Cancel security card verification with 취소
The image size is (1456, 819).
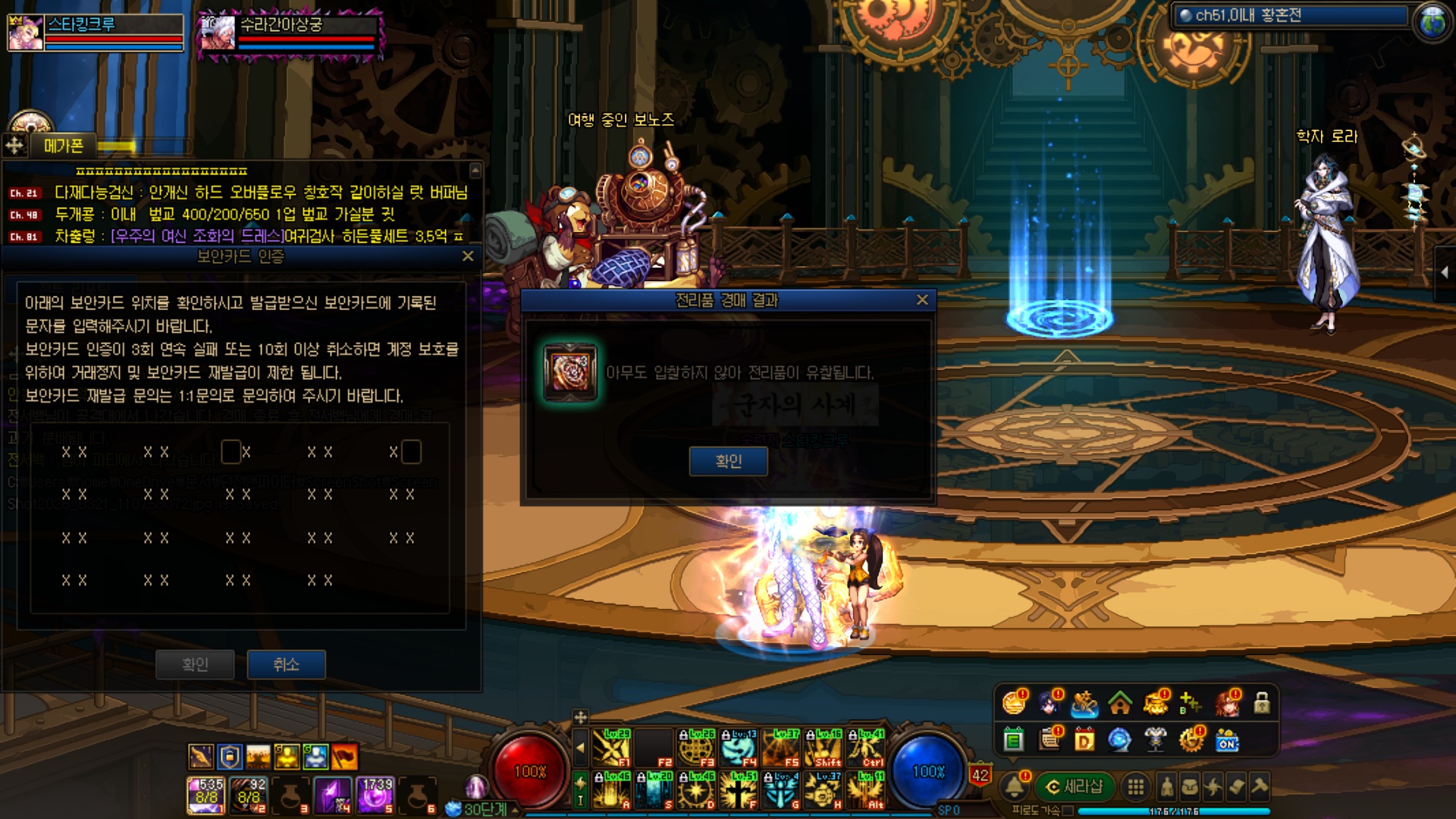[286, 664]
